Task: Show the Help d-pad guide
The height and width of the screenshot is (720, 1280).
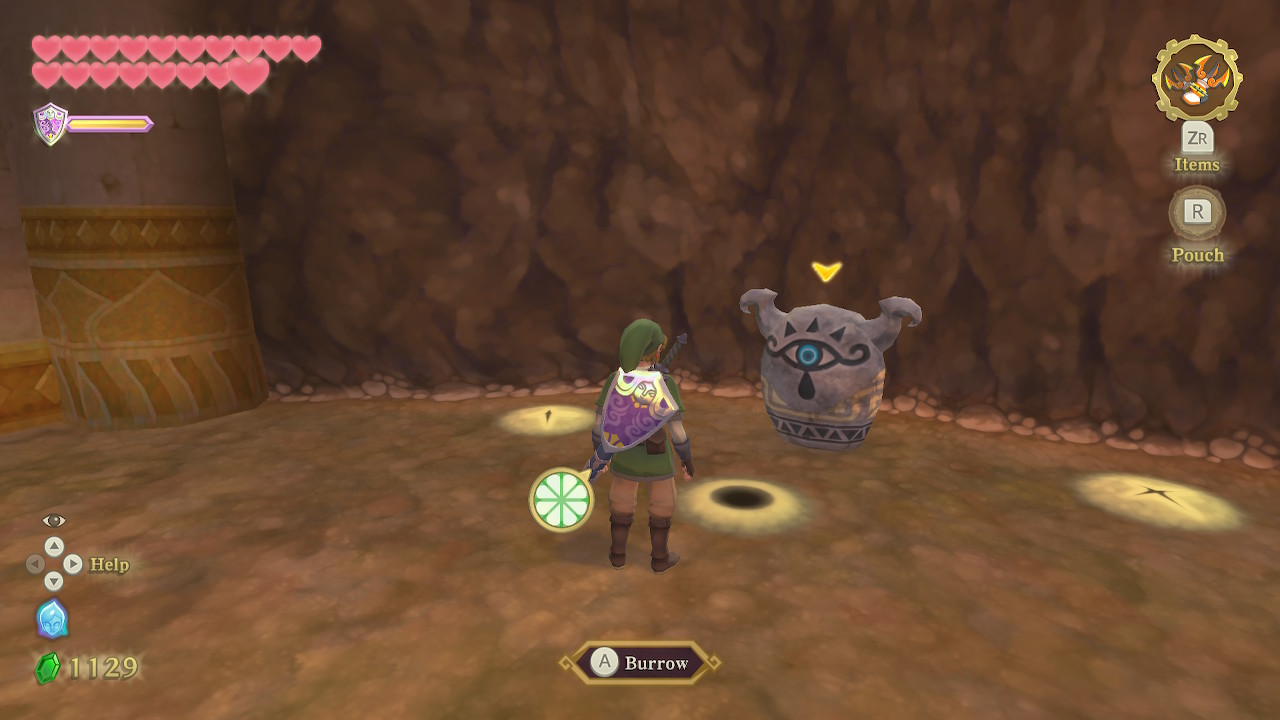Action: [x=54, y=565]
